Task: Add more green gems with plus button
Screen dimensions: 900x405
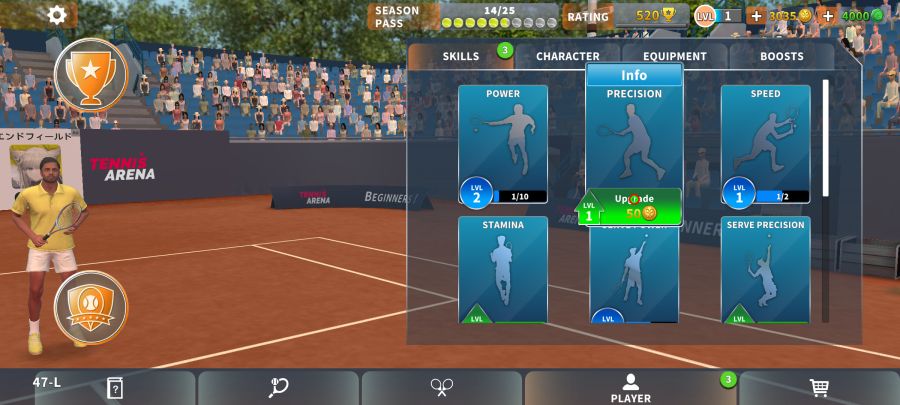Action: point(828,16)
